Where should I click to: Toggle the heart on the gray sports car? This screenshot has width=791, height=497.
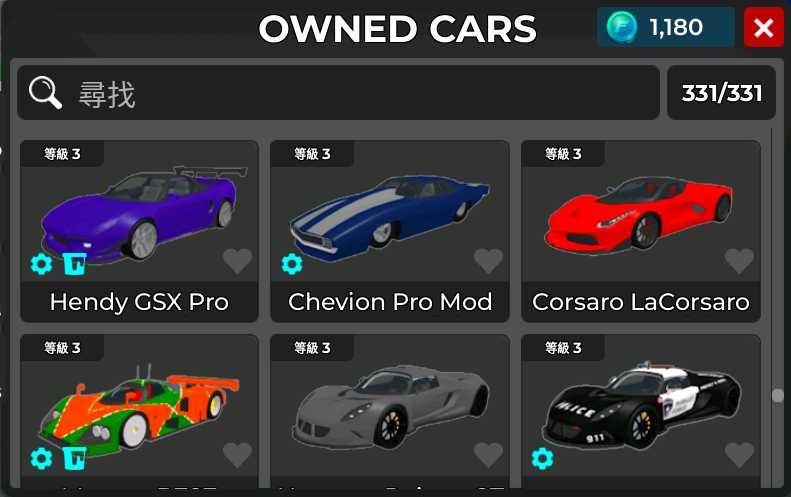click(x=488, y=456)
